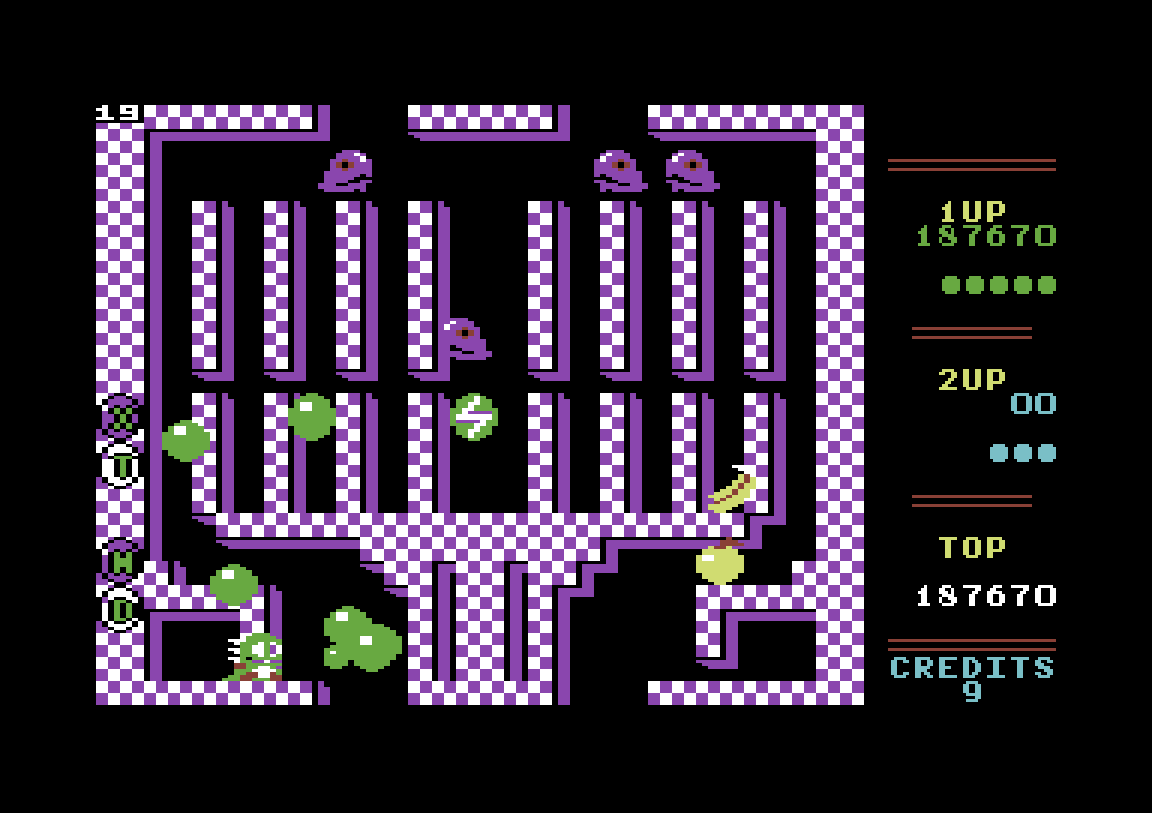Select the collected D EXTEND letter bubble

pos(121,609)
